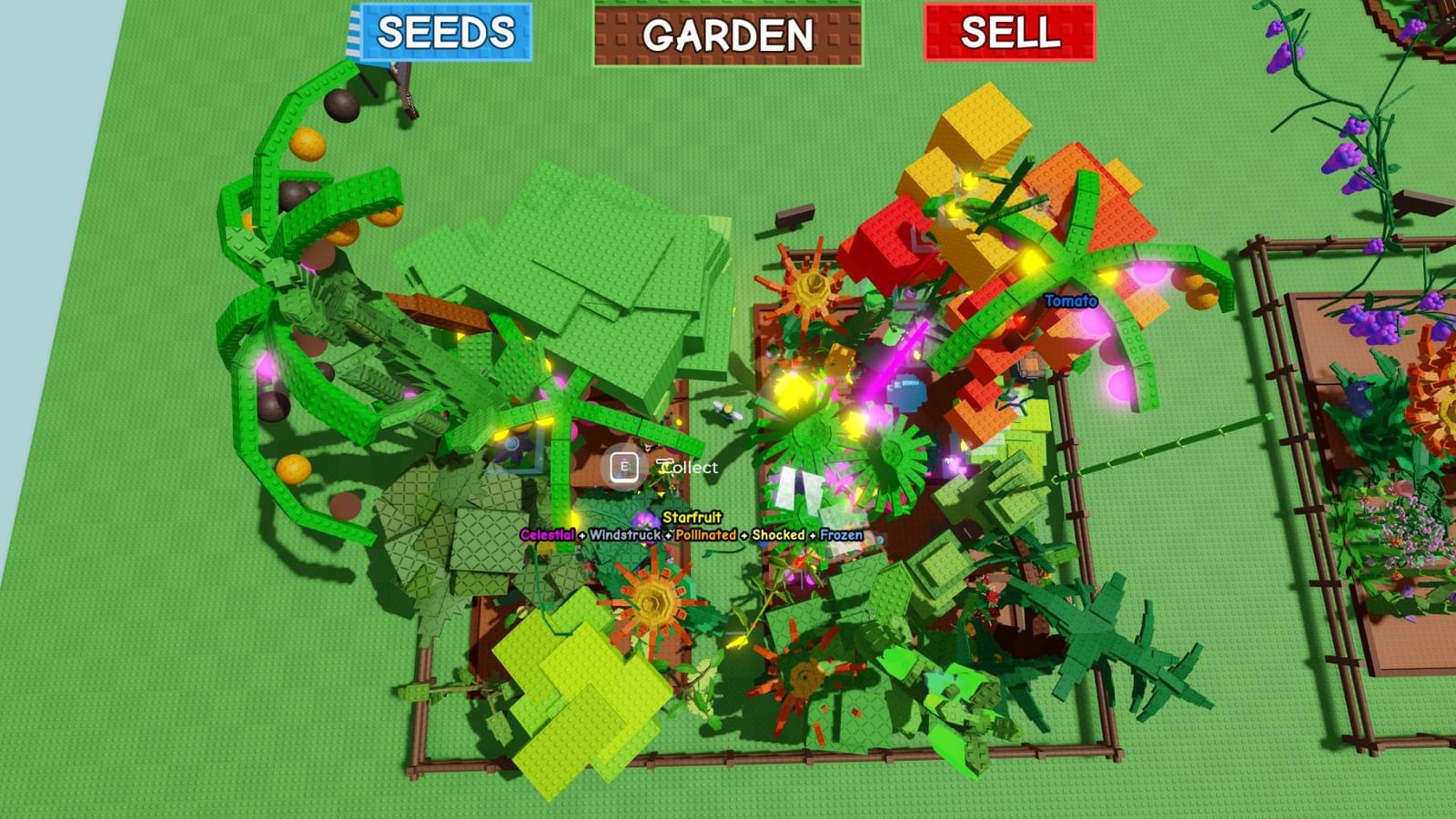Click the Windstruck mutation text

point(625,537)
